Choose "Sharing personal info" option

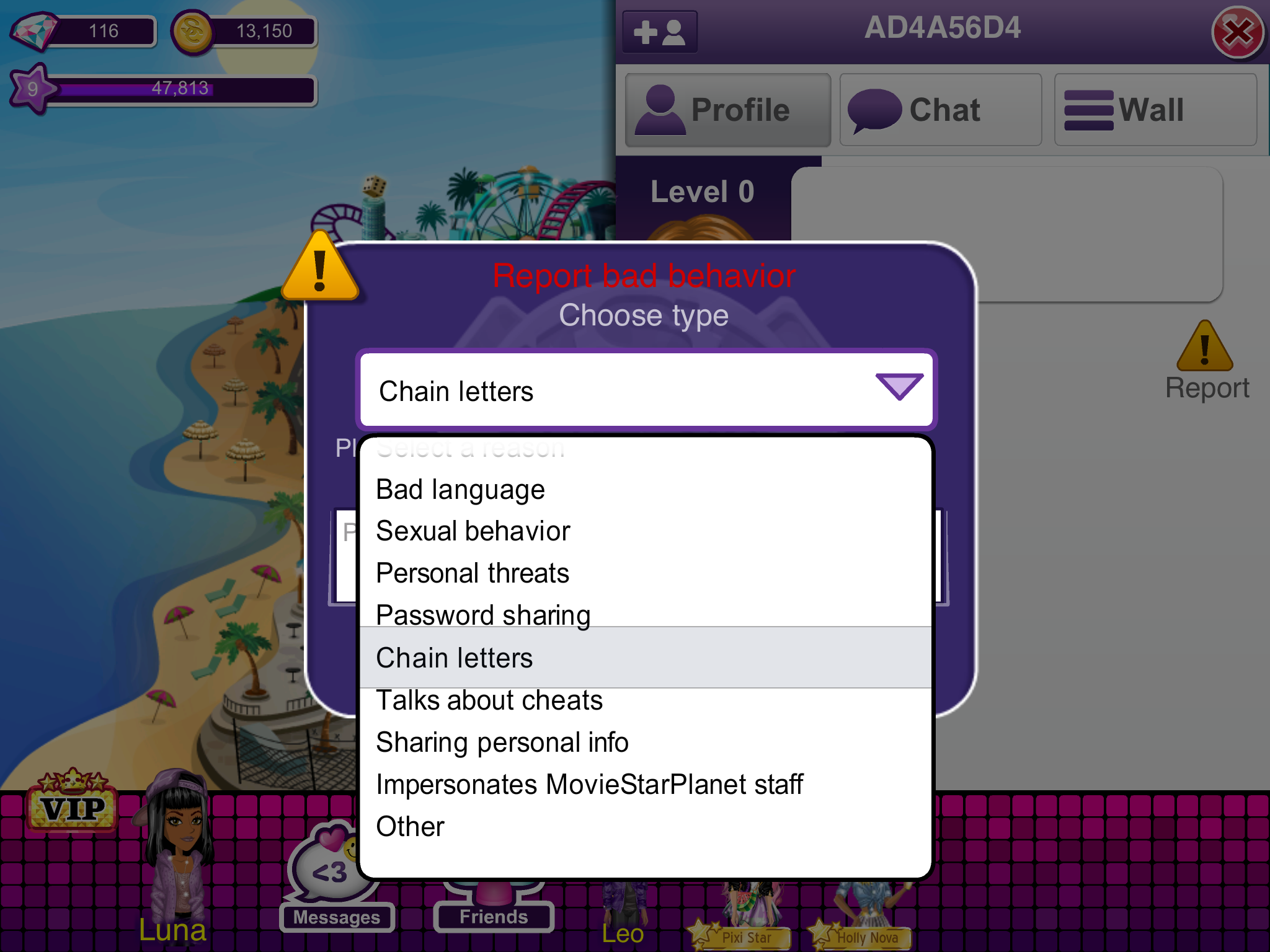click(x=502, y=743)
